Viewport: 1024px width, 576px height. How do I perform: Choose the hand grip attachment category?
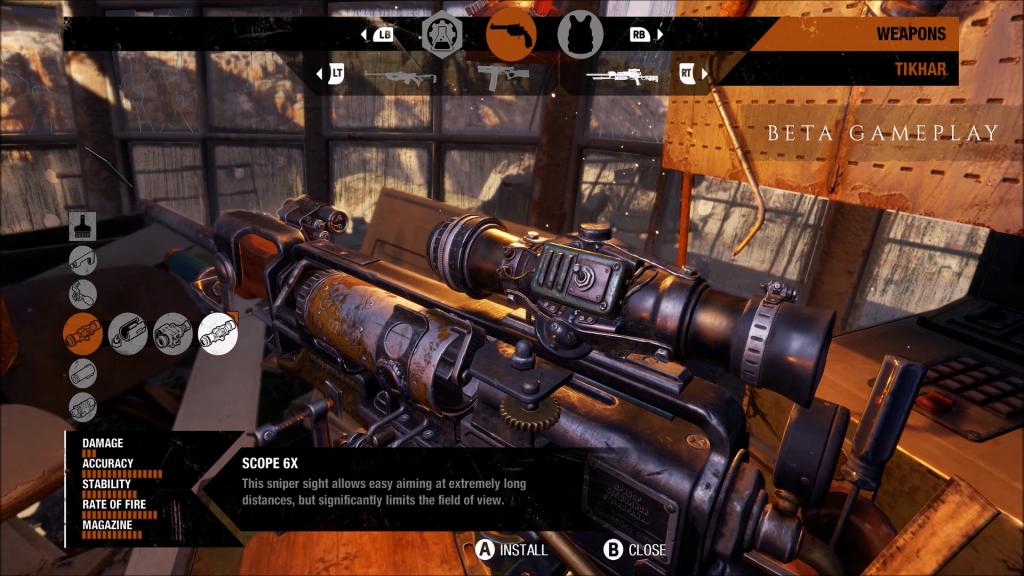click(83, 296)
